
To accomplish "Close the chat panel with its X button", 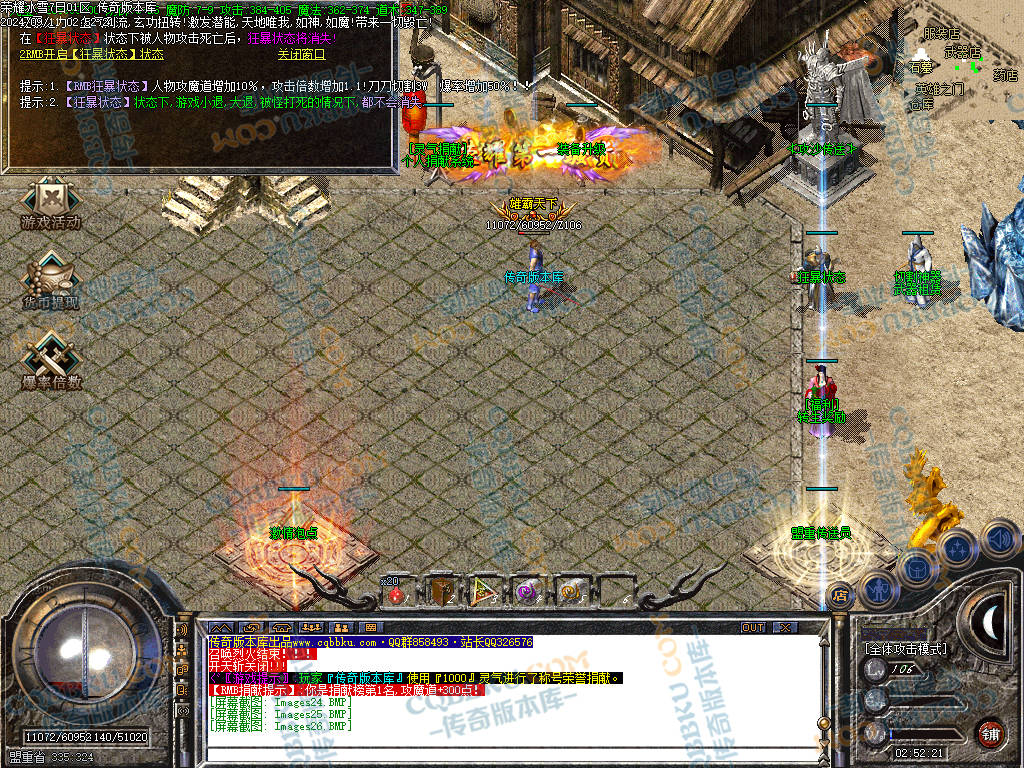I will 786,627.
